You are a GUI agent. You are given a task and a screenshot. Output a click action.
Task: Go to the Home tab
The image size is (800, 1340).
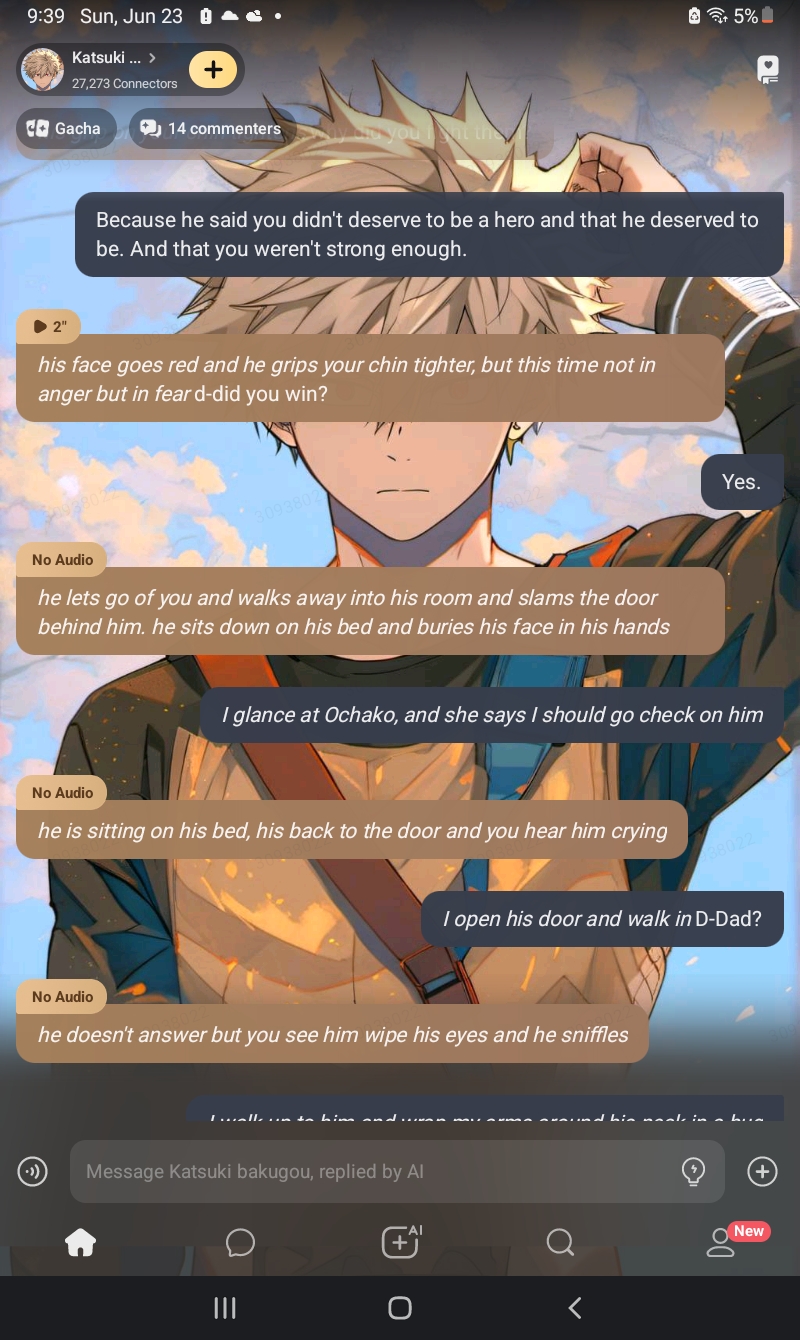(80, 1242)
